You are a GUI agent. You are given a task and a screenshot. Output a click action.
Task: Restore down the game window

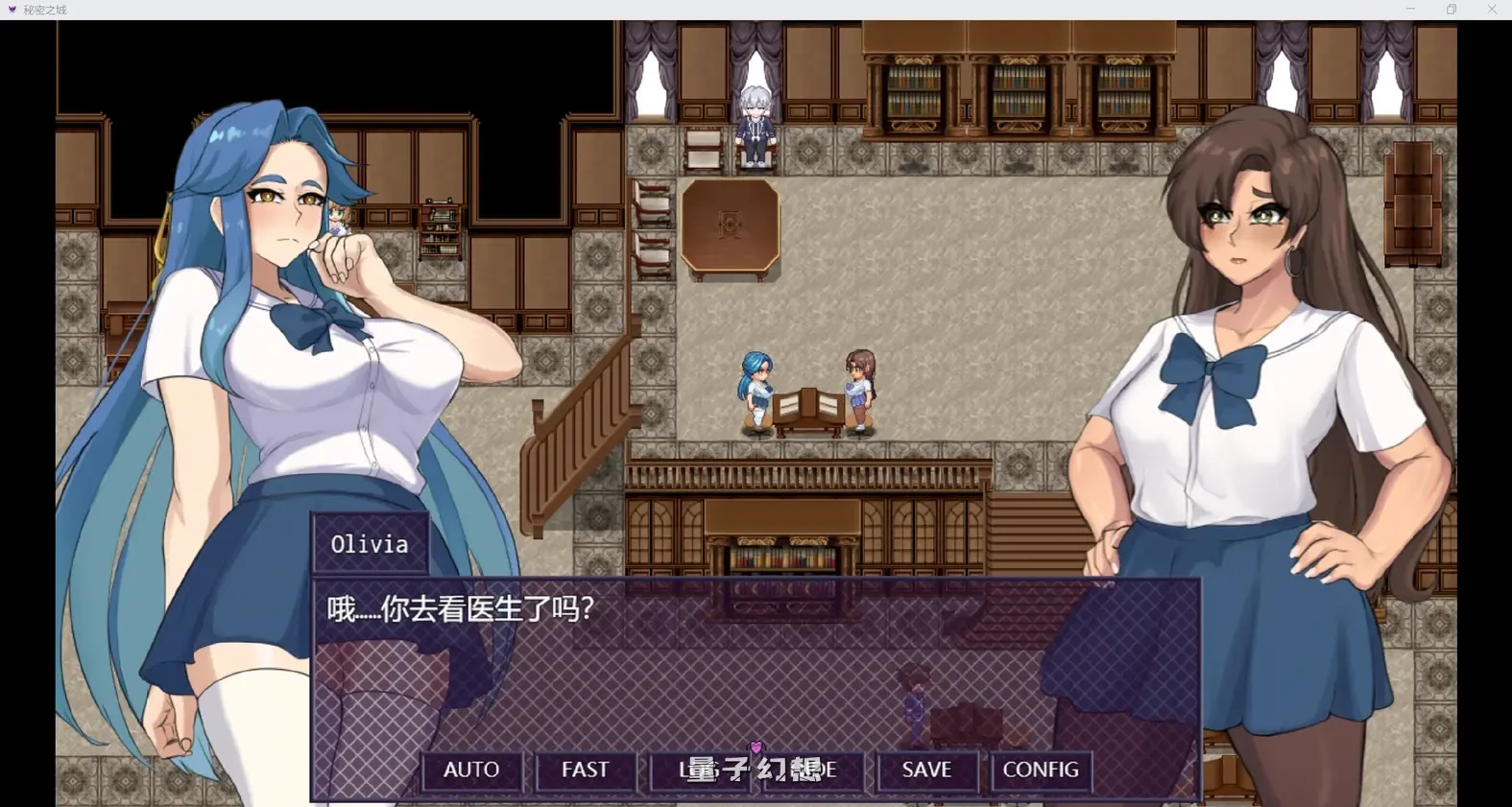(1451, 9)
